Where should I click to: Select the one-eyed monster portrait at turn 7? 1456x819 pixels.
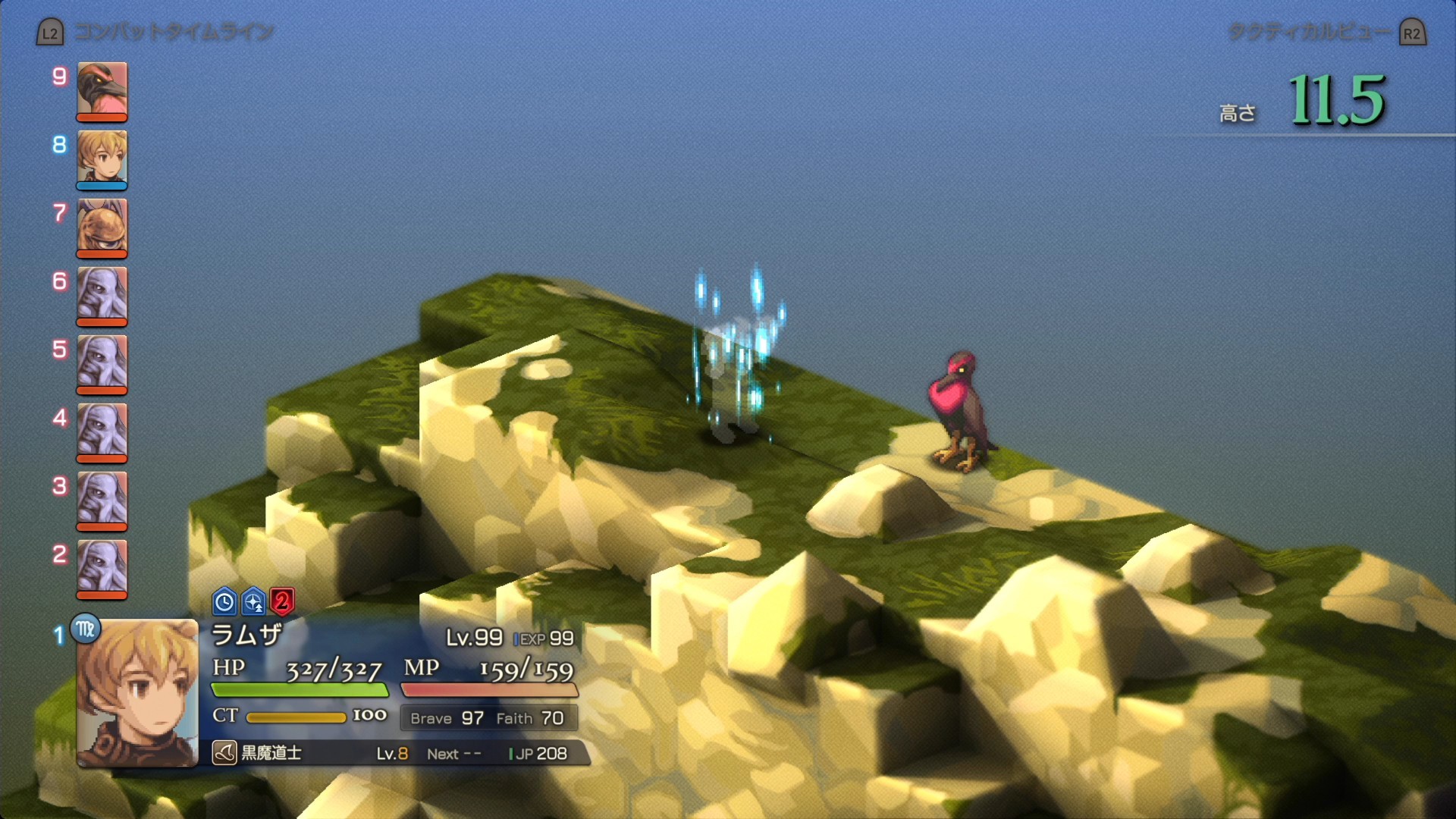click(102, 226)
